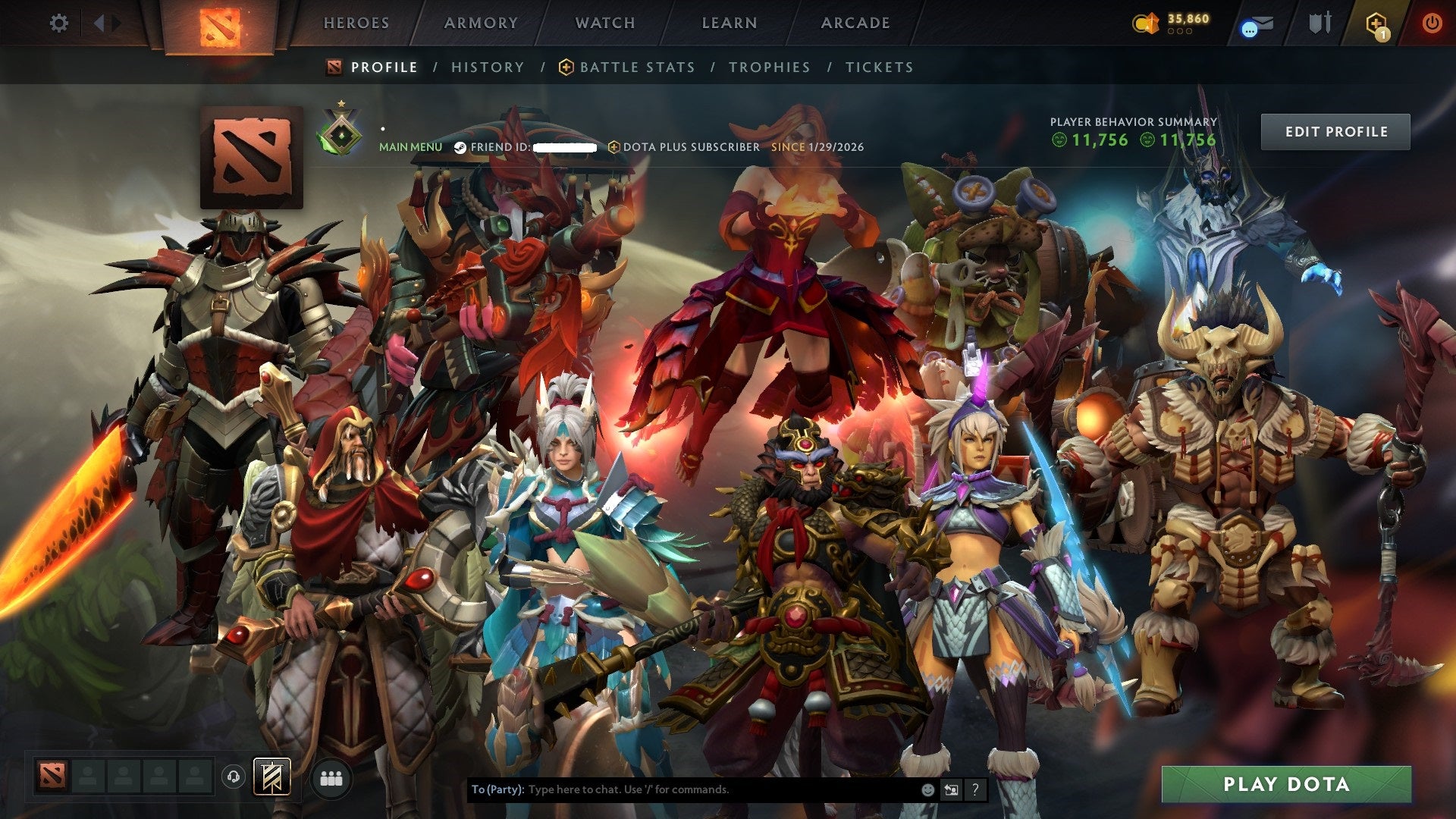Viewport: 1456px width, 819px height.
Task: Open the settings gear
Action: click(x=58, y=23)
